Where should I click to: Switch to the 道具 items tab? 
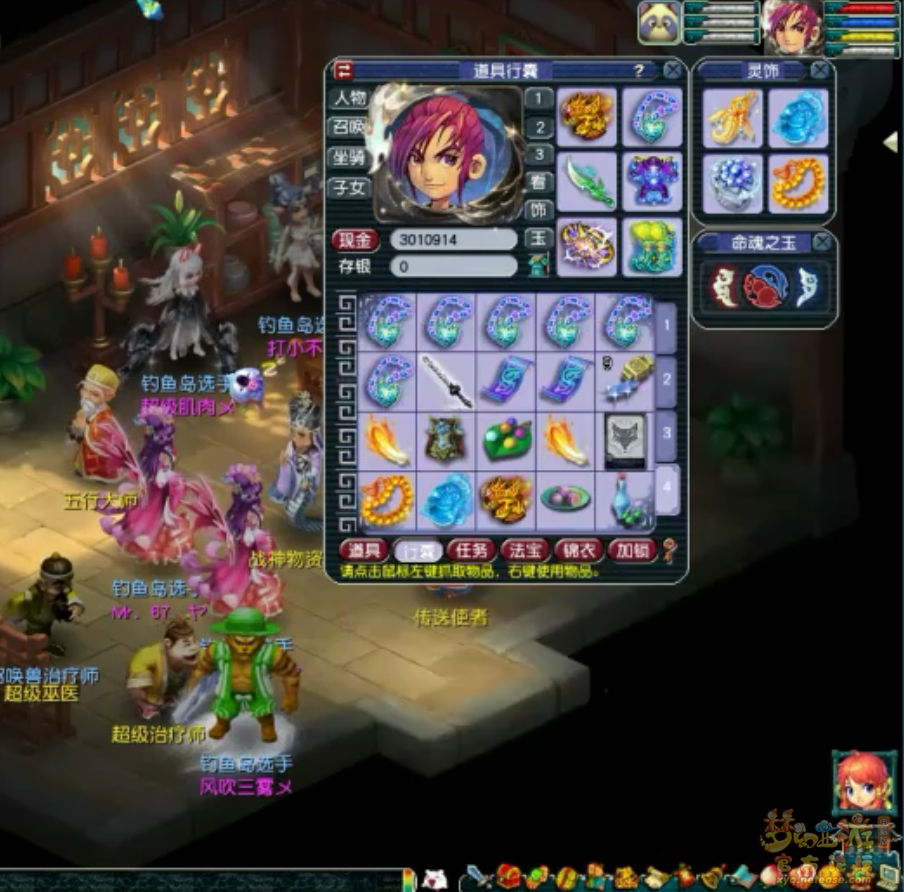click(x=363, y=550)
